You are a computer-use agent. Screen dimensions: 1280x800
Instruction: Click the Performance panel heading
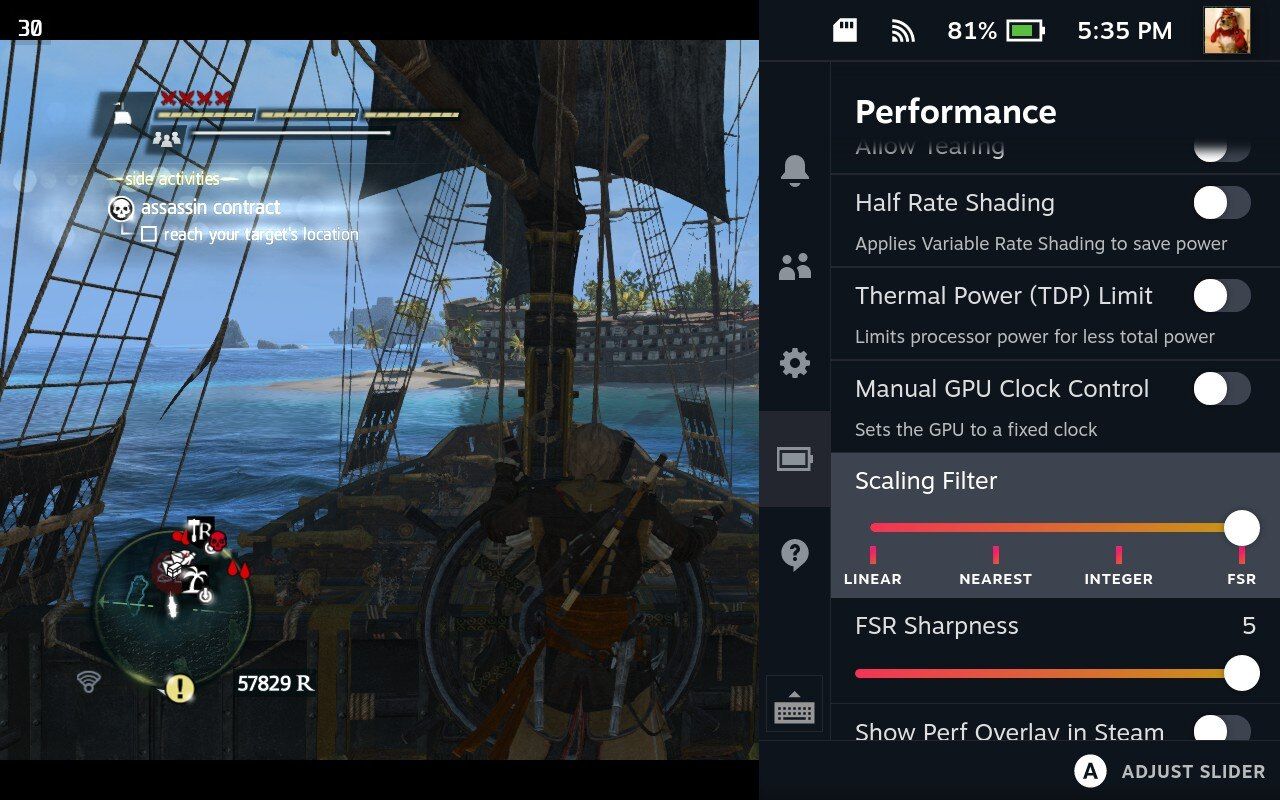coord(955,112)
